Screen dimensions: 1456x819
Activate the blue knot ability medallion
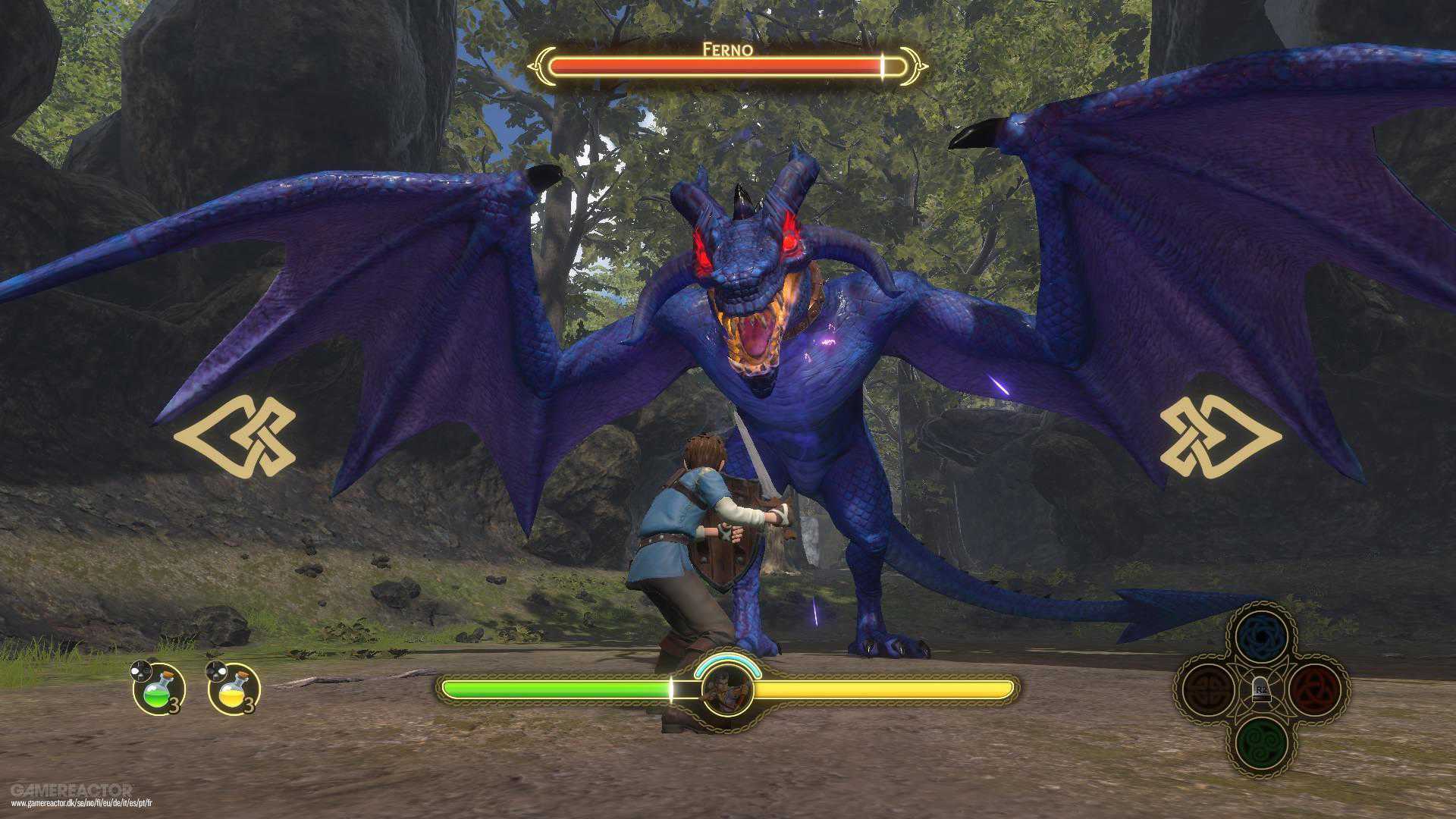tap(1261, 639)
